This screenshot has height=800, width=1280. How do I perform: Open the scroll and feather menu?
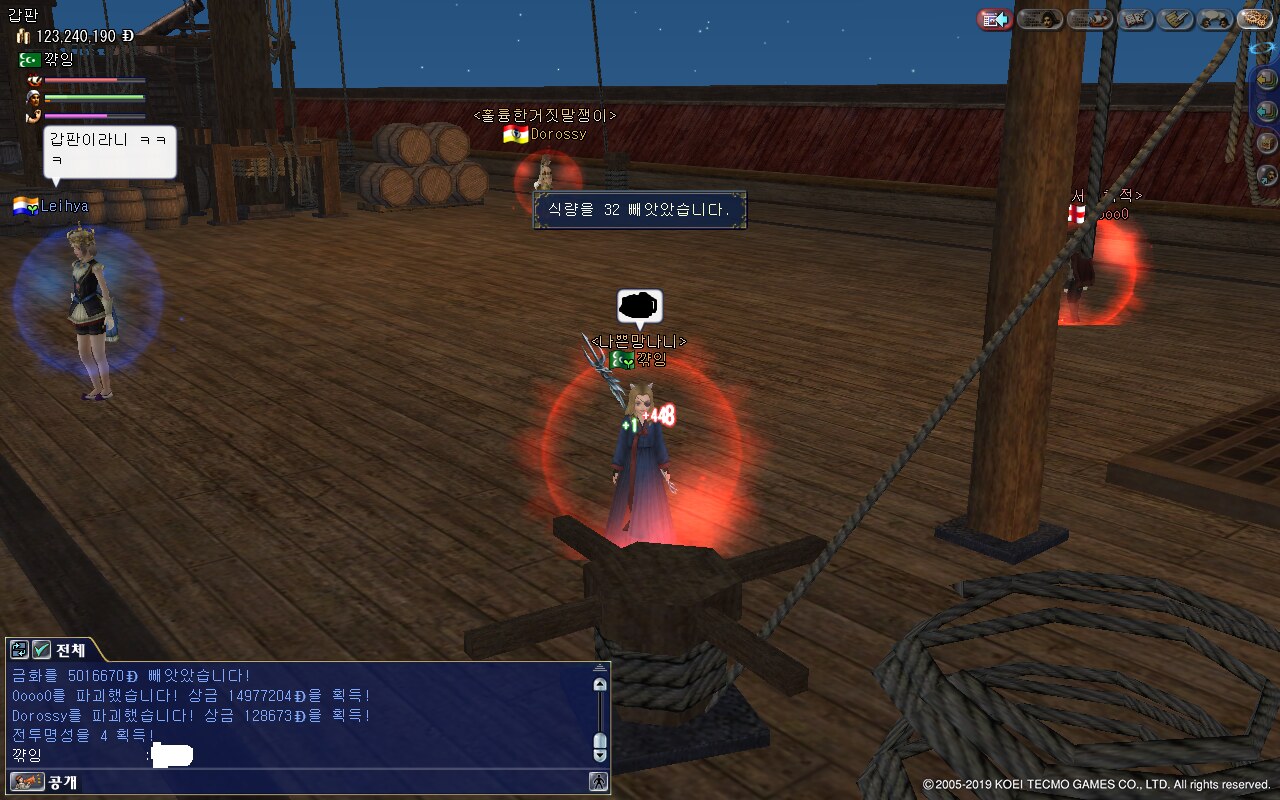click(x=1177, y=19)
